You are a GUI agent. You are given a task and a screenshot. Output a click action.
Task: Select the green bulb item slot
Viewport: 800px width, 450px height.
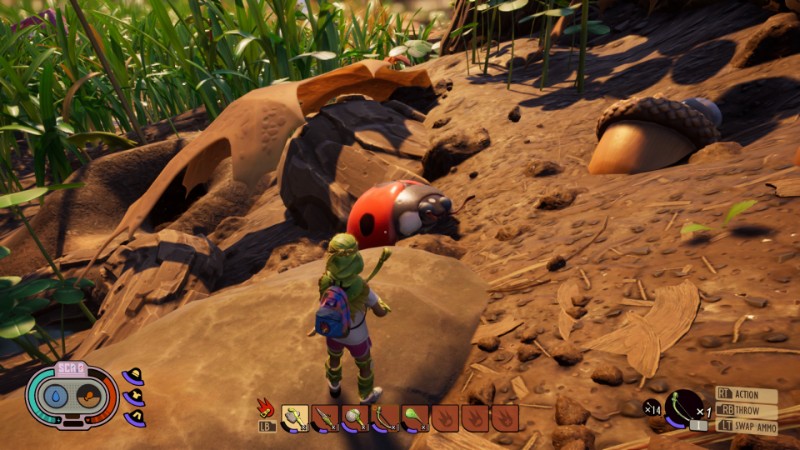415,417
